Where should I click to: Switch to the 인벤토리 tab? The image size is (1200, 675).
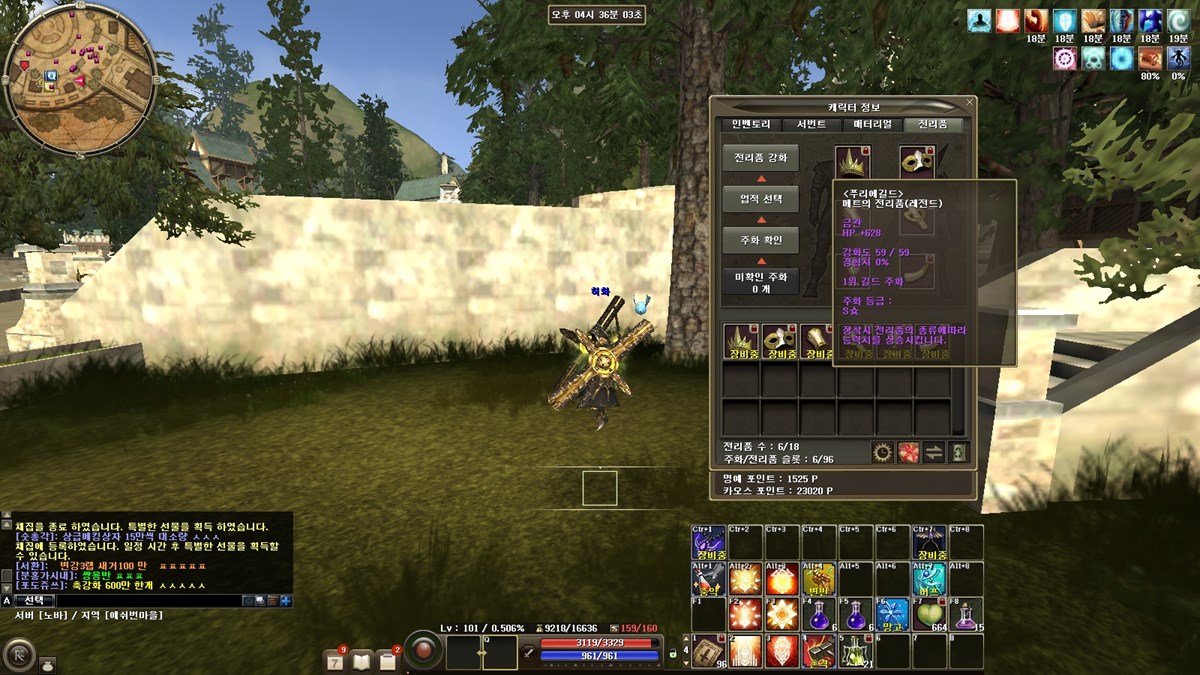coord(750,125)
